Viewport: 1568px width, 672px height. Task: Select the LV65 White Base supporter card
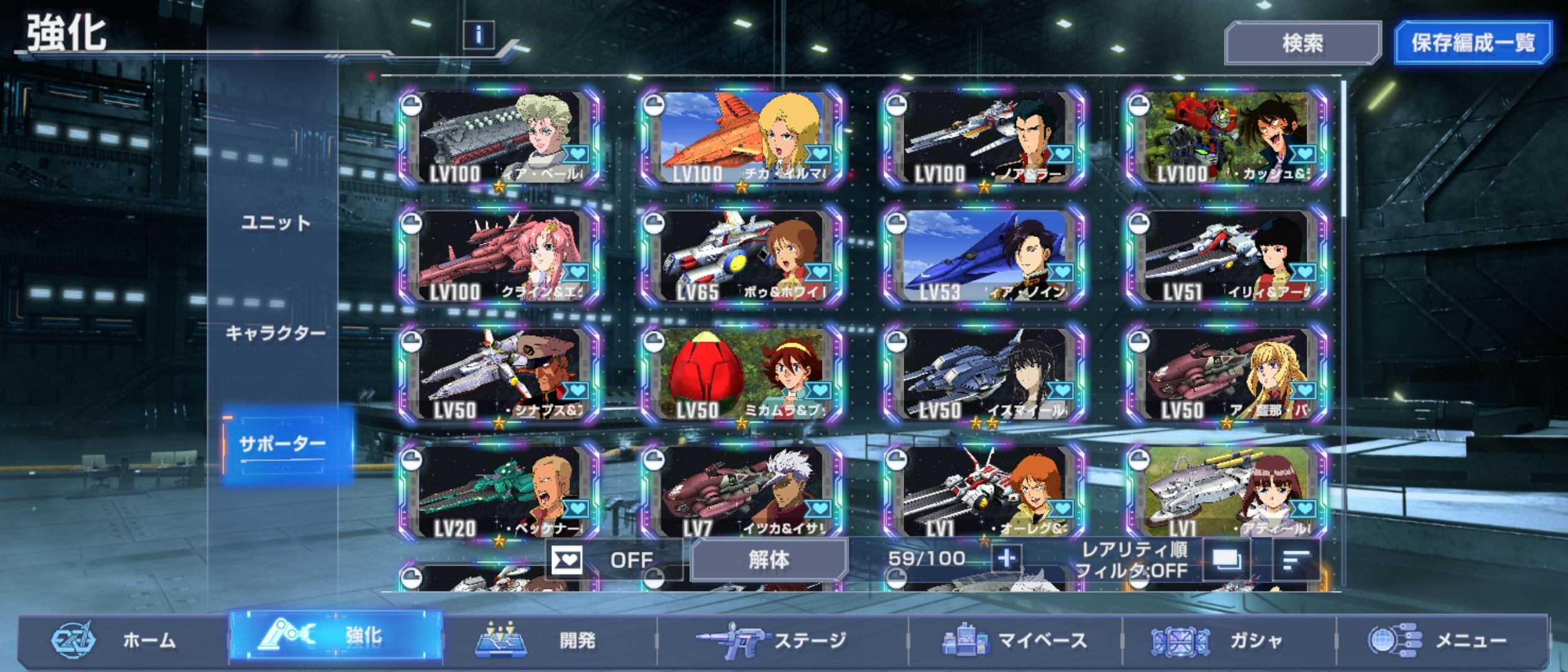pos(742,256)
